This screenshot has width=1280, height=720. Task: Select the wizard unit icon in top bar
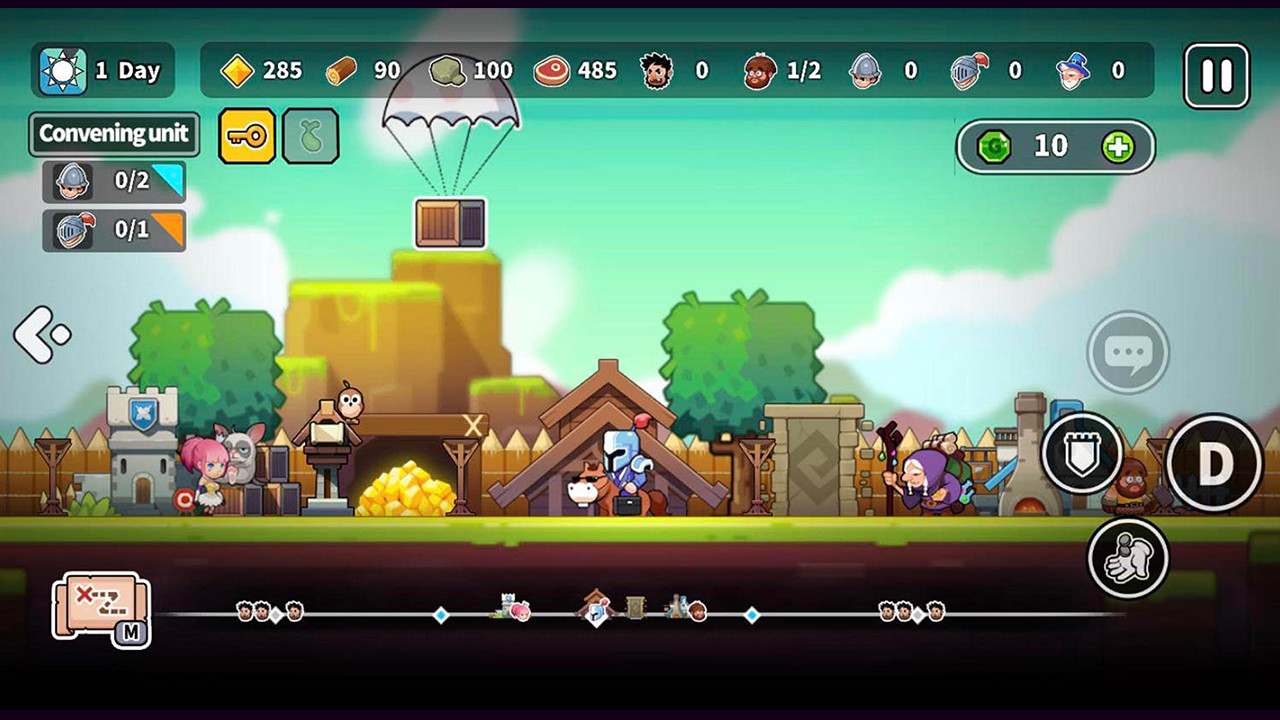pos(1075,71)
